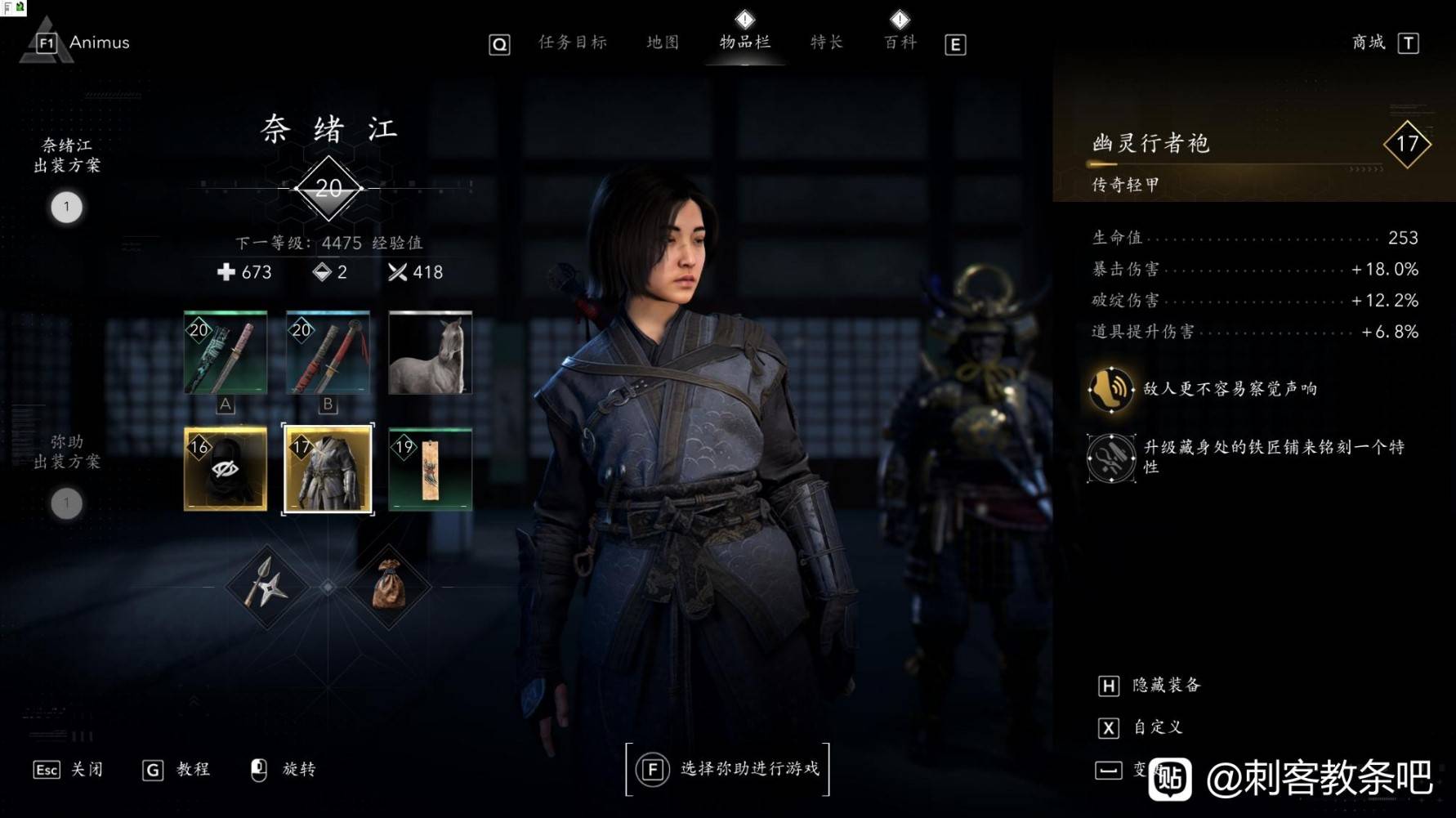The height and width of the screenshot is (818, 1456).
Task: Open the kunai and shuriken tools slot
Action: click(266, 587)
